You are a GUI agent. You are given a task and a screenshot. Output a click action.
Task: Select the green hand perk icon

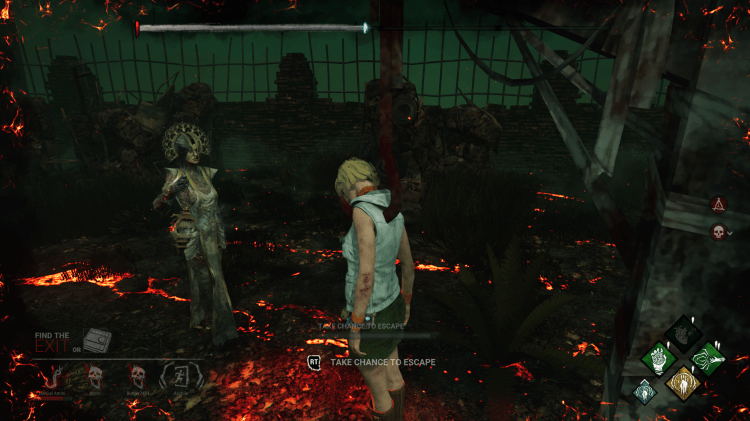(658, 357)
